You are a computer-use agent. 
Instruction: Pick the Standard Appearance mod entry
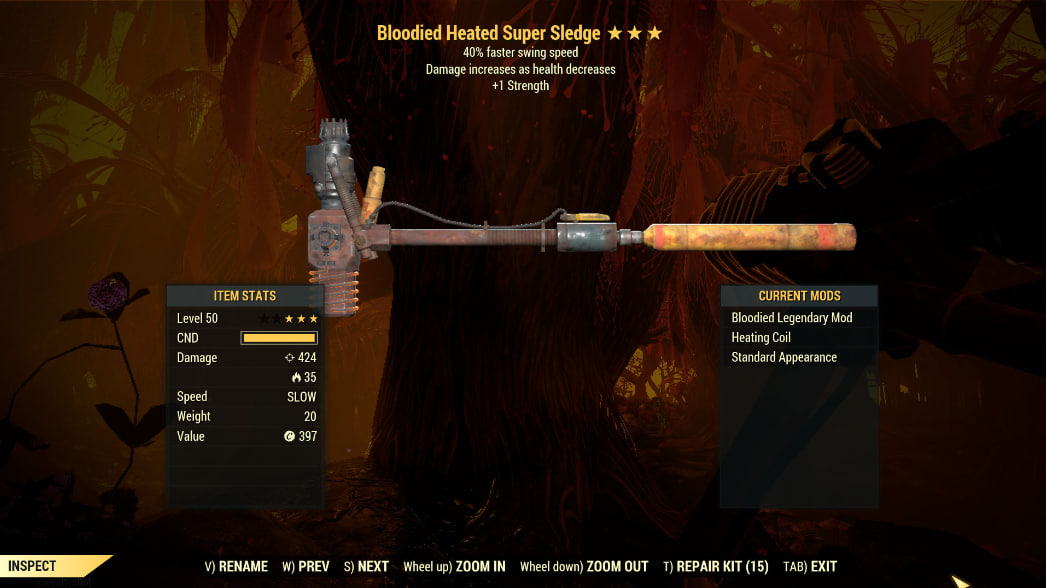pyautogui.click(x=784, y=357)
